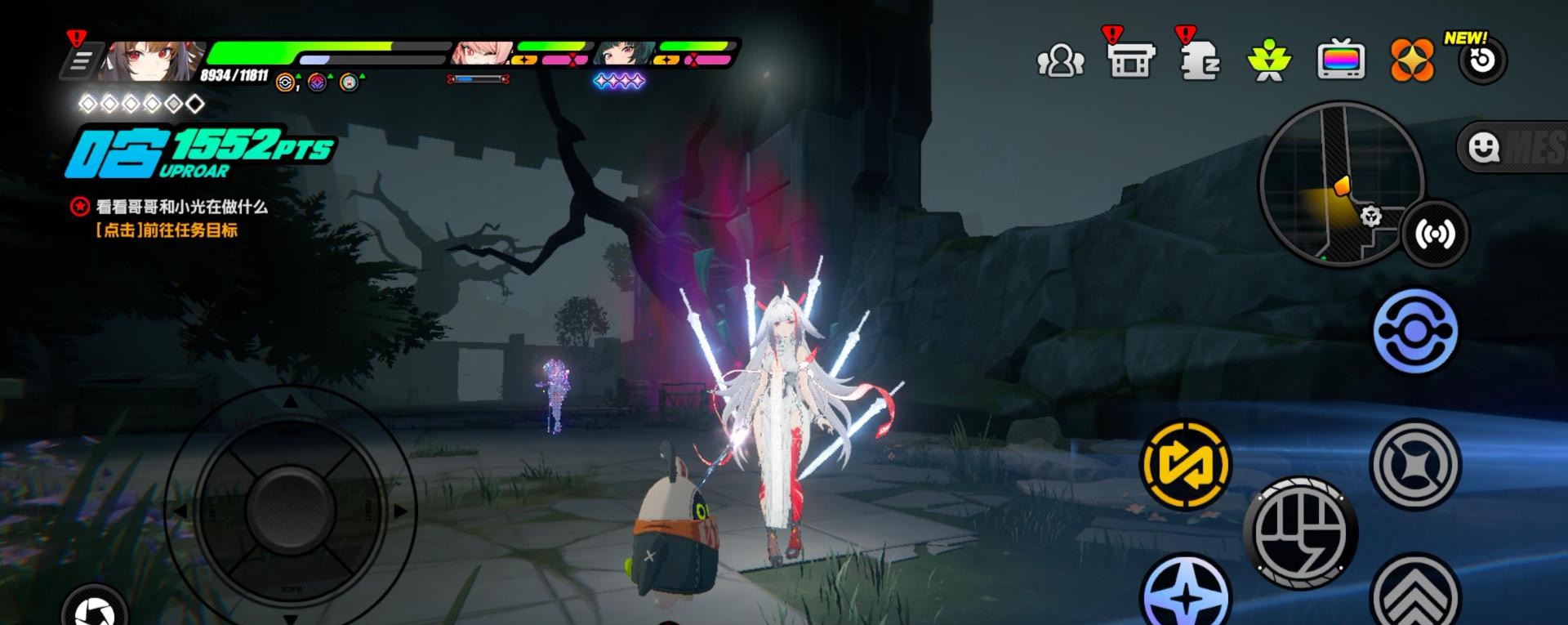Activate the blue swirl skill button
Screen dimensions: 1568x625
pyautogui.click(x=1415, y=332)
